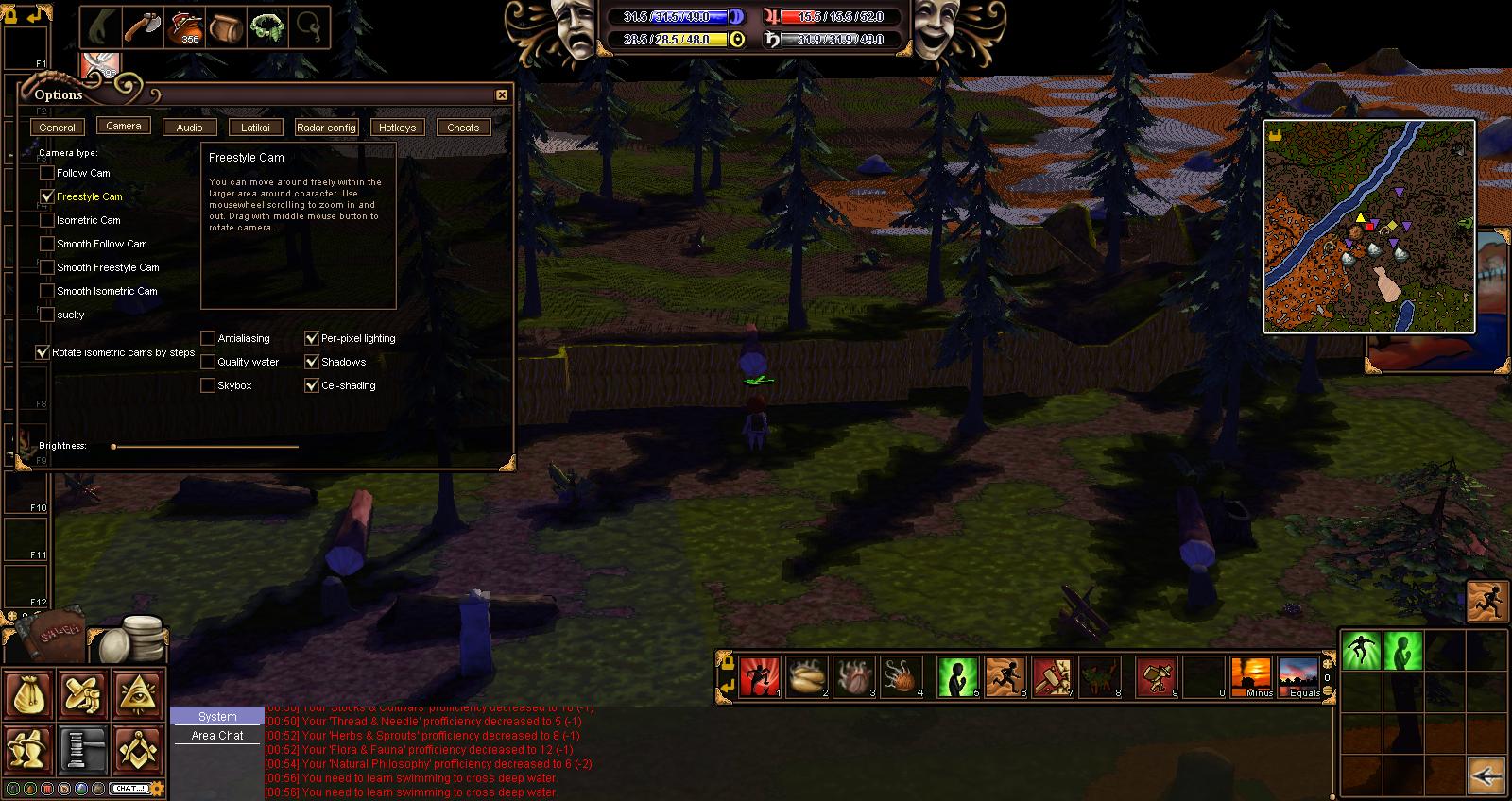The width and height of the screenshot is (1512, 801).
Task: Turn on Antialiasing
Action: (x=208, y=339)
